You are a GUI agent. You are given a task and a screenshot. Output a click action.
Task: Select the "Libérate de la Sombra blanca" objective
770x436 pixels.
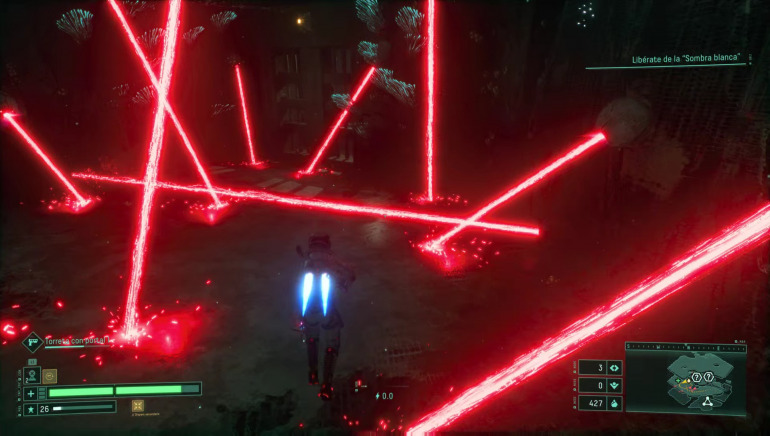click(691, 58)
